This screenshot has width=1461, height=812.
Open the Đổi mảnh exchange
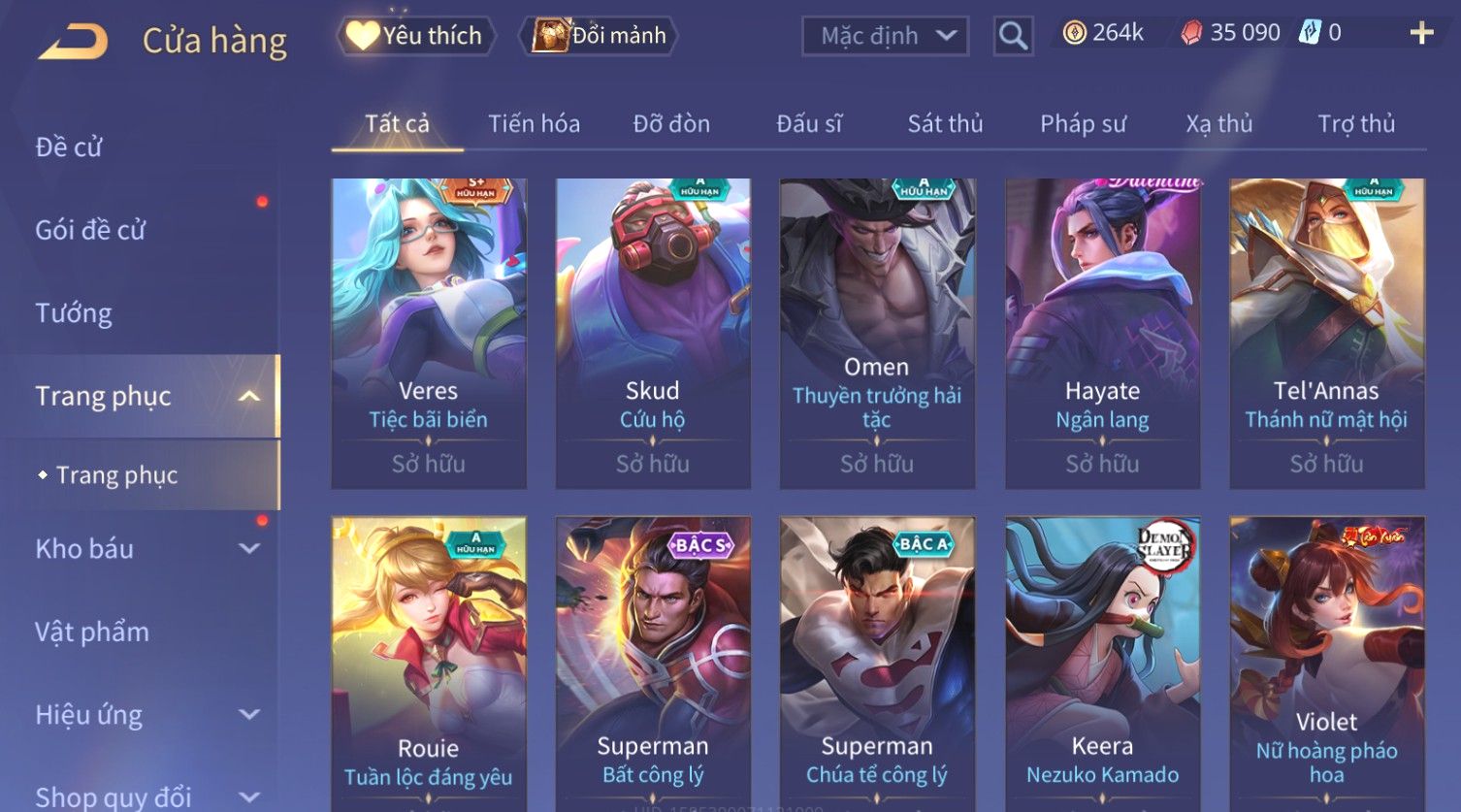601,36
